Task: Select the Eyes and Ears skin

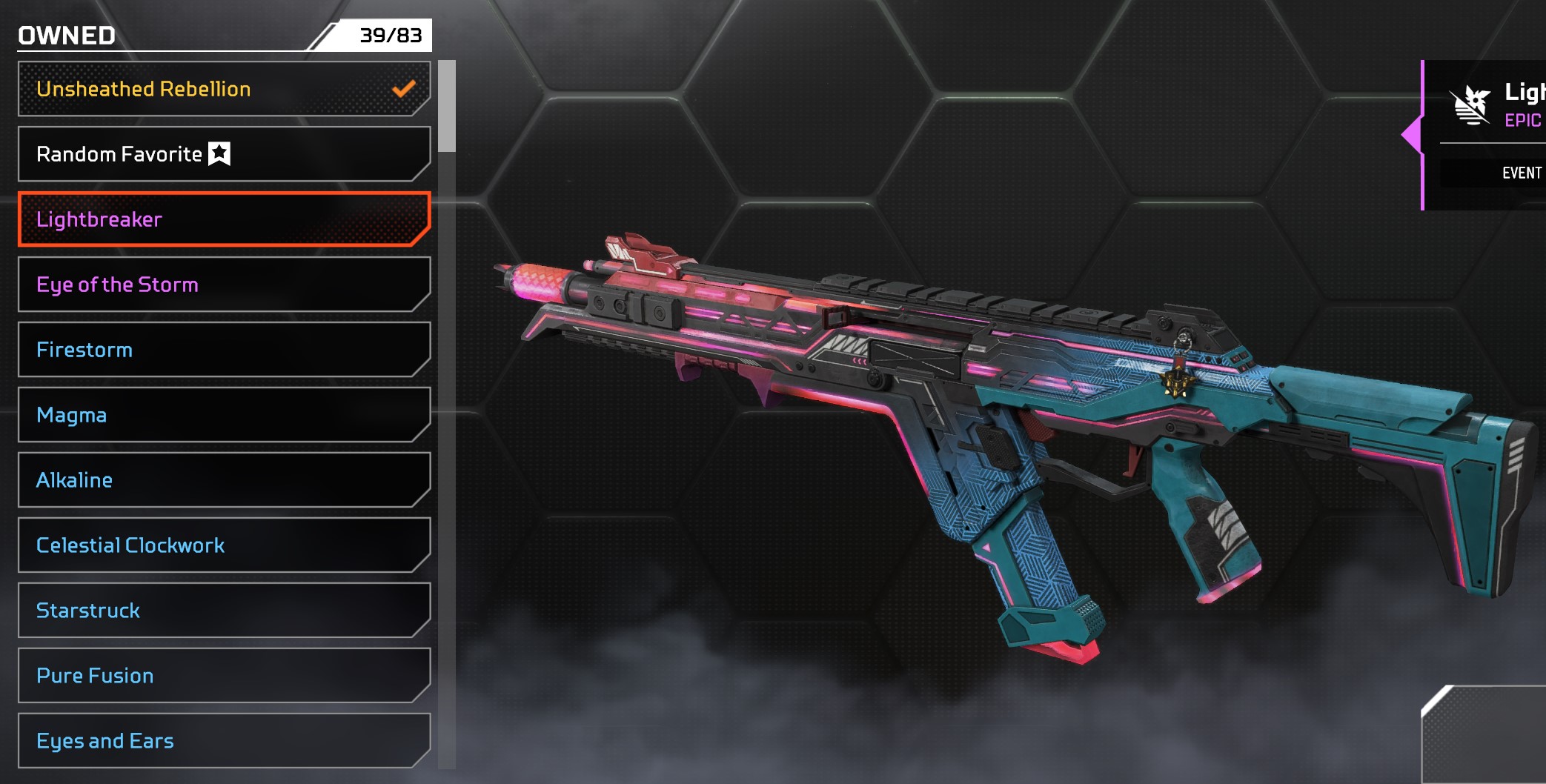Action: point(222,741)
